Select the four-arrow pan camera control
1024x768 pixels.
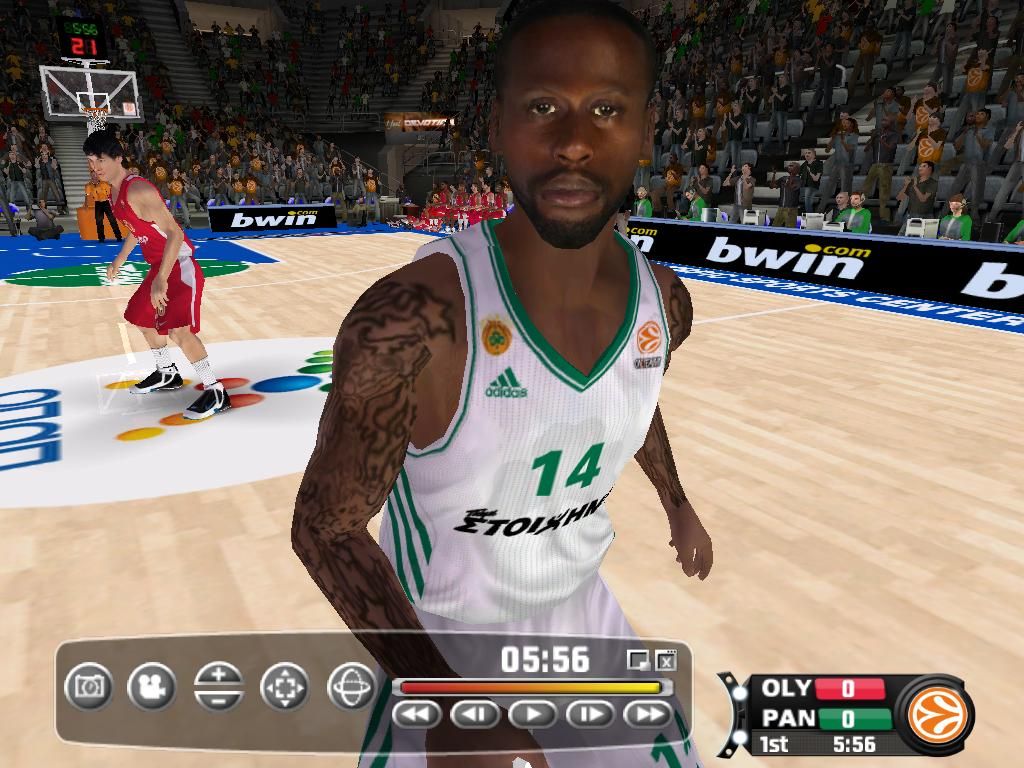[285, 687]
